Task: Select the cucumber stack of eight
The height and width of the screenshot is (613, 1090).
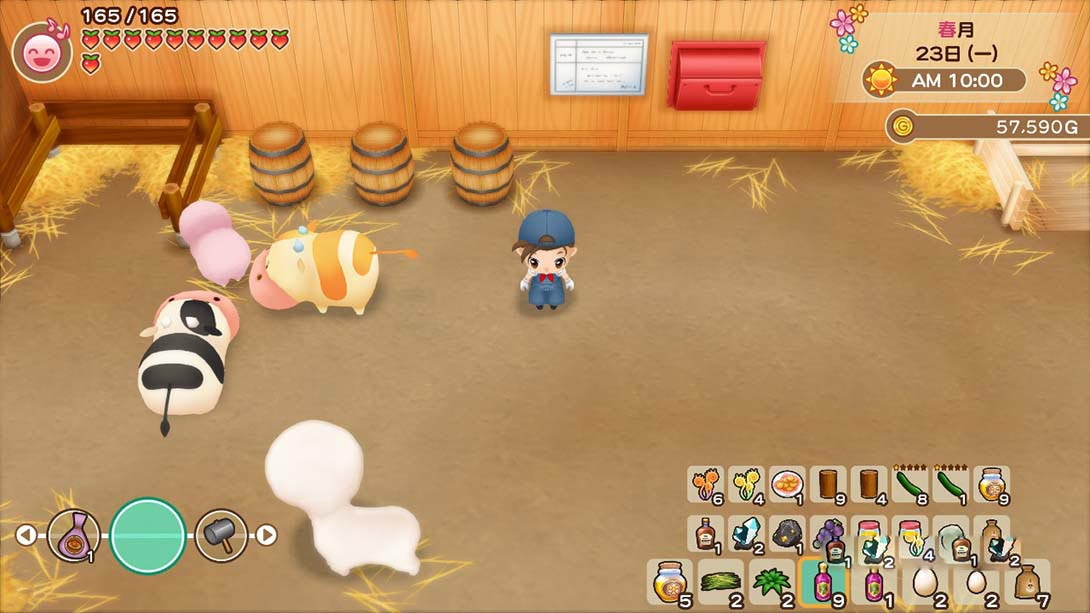Action: pyautogui.click(x=909, y=485)
